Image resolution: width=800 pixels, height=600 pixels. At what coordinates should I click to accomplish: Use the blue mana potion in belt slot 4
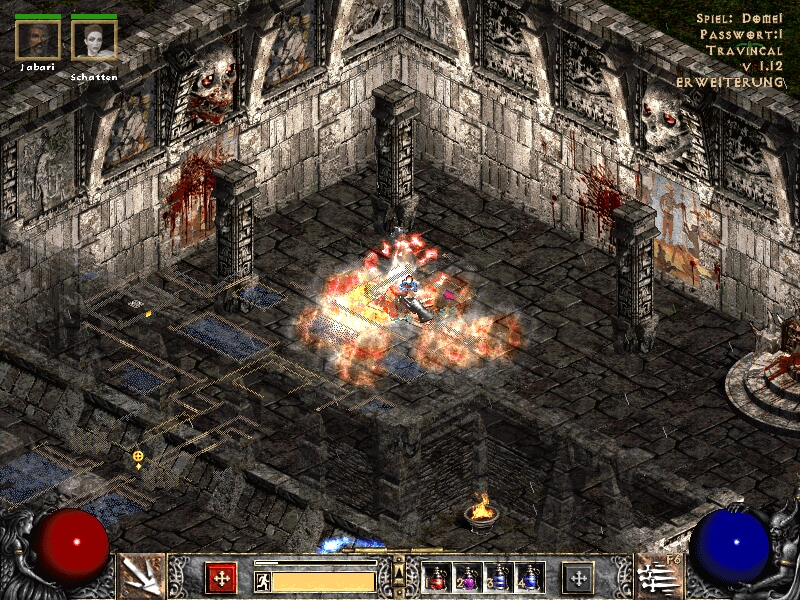529,578
